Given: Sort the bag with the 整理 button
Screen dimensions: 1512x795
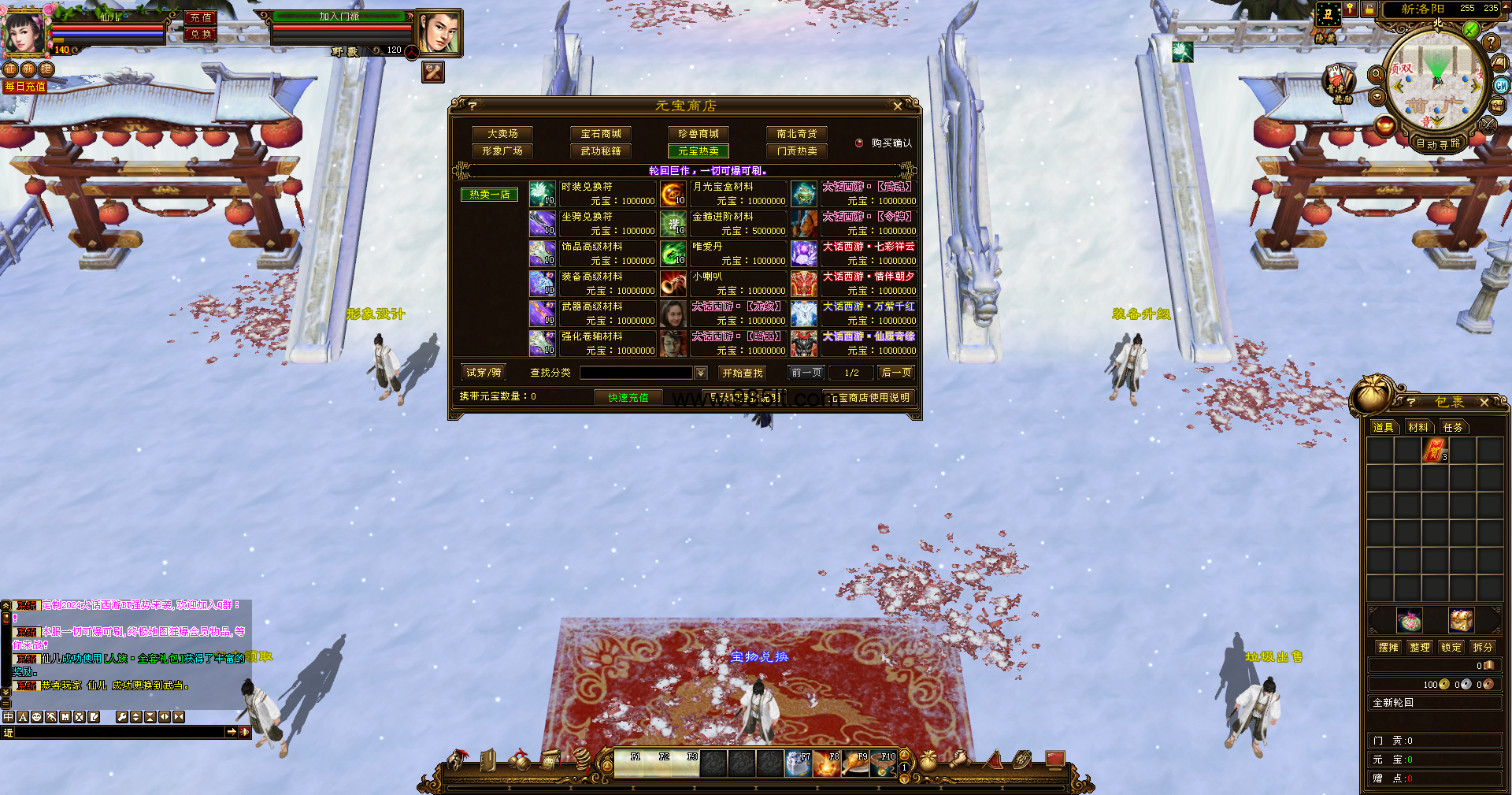Looking at the screenshot, I should click(x=1420, y=647).
